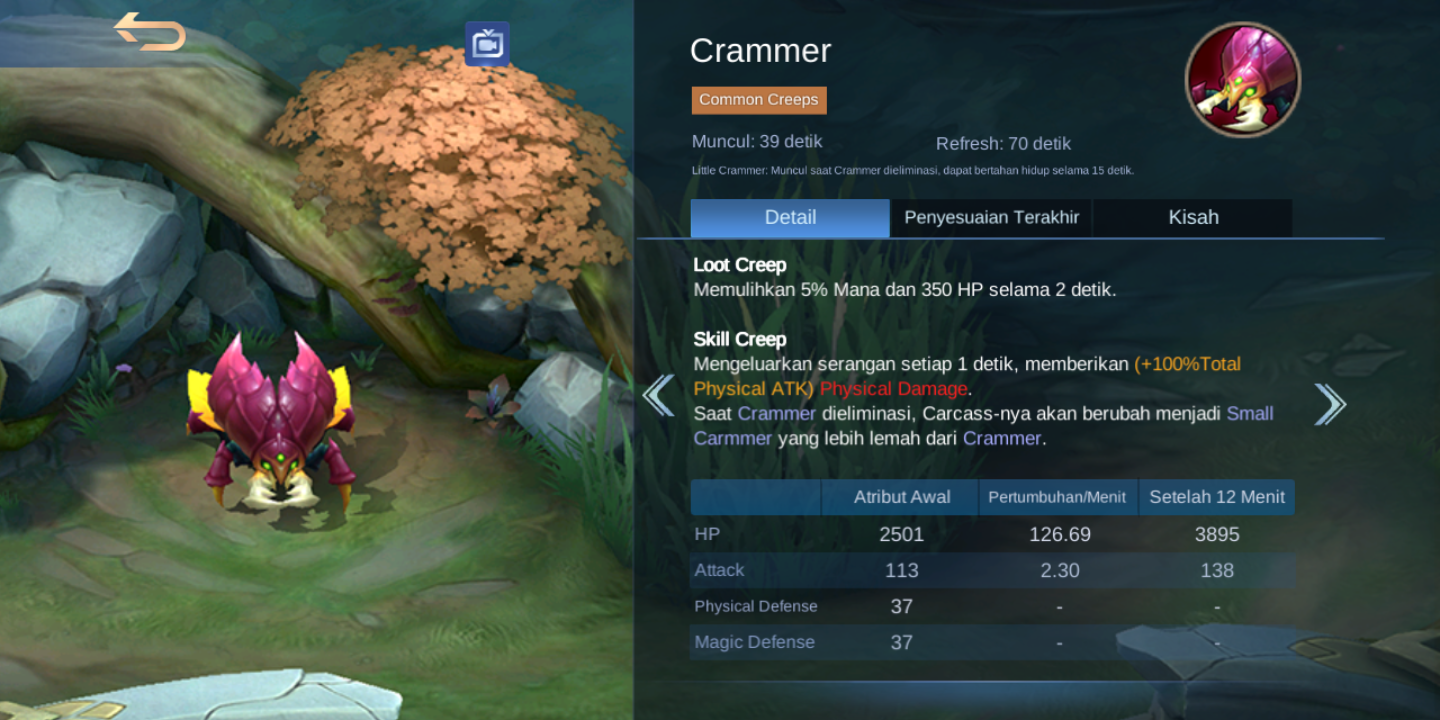Open the video/TV broadcast icon

point(487,44)
